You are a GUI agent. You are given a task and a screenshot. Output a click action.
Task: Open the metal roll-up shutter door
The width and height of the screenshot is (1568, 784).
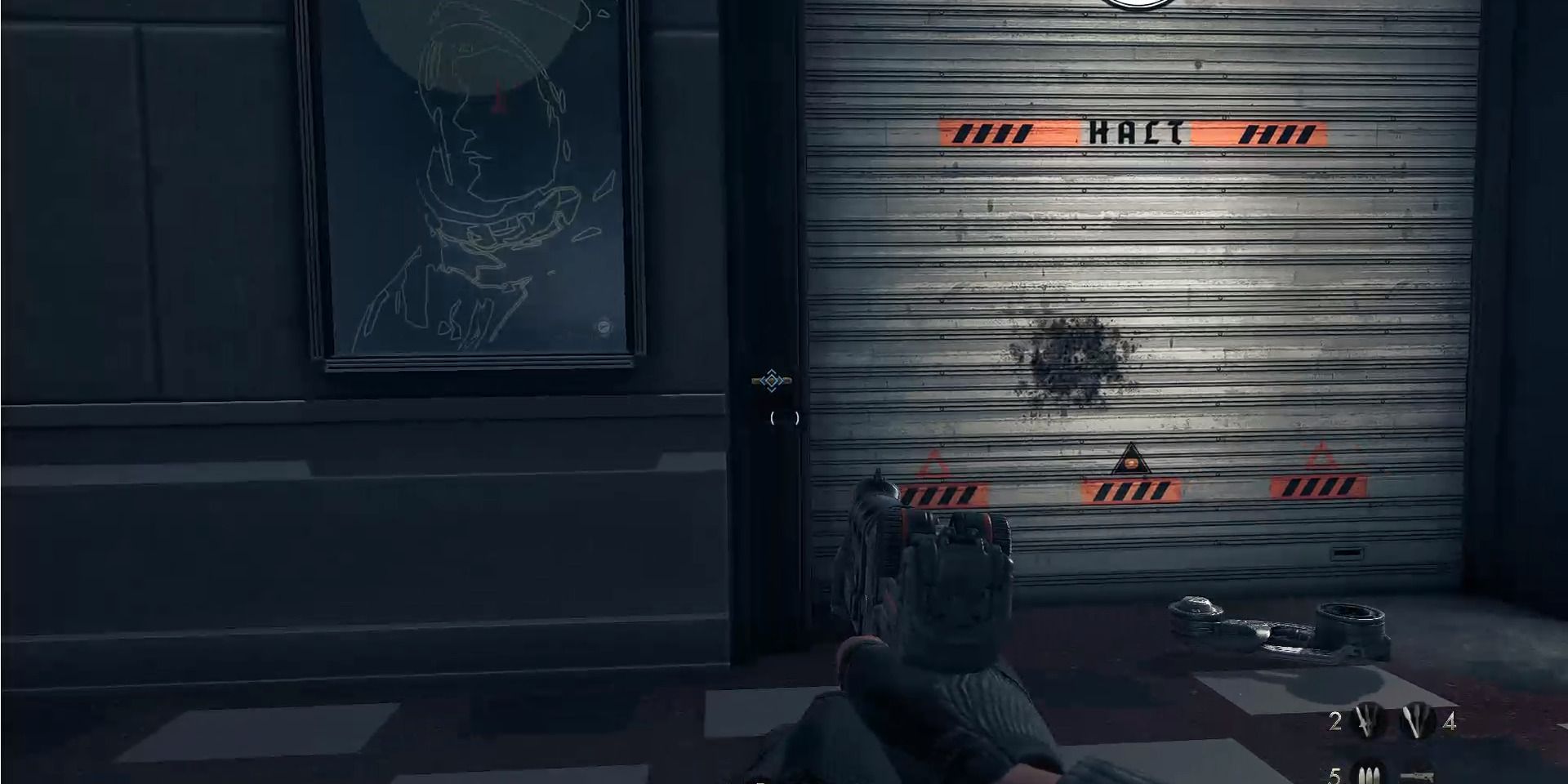(x=1143, y=286)
